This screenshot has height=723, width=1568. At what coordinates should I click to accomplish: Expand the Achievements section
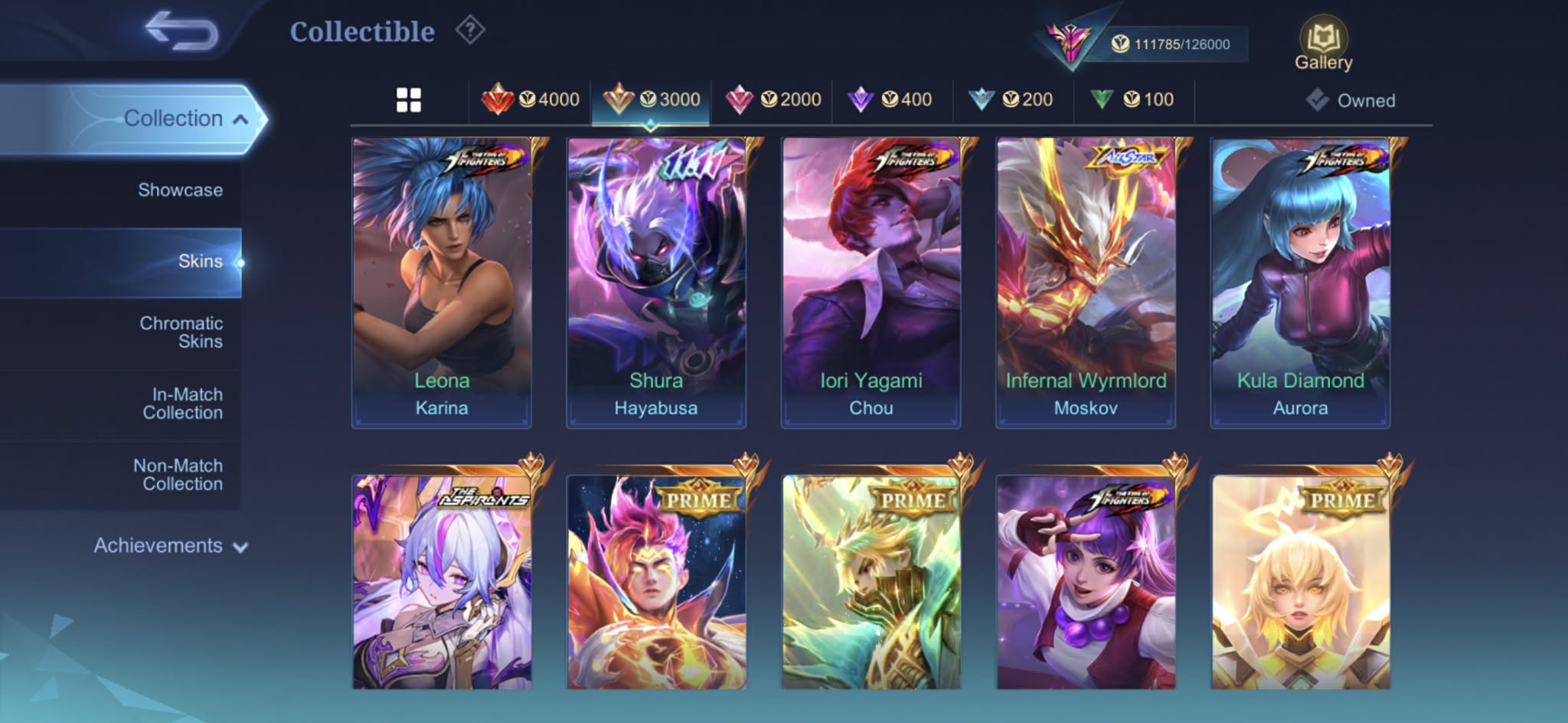point(170,546)
